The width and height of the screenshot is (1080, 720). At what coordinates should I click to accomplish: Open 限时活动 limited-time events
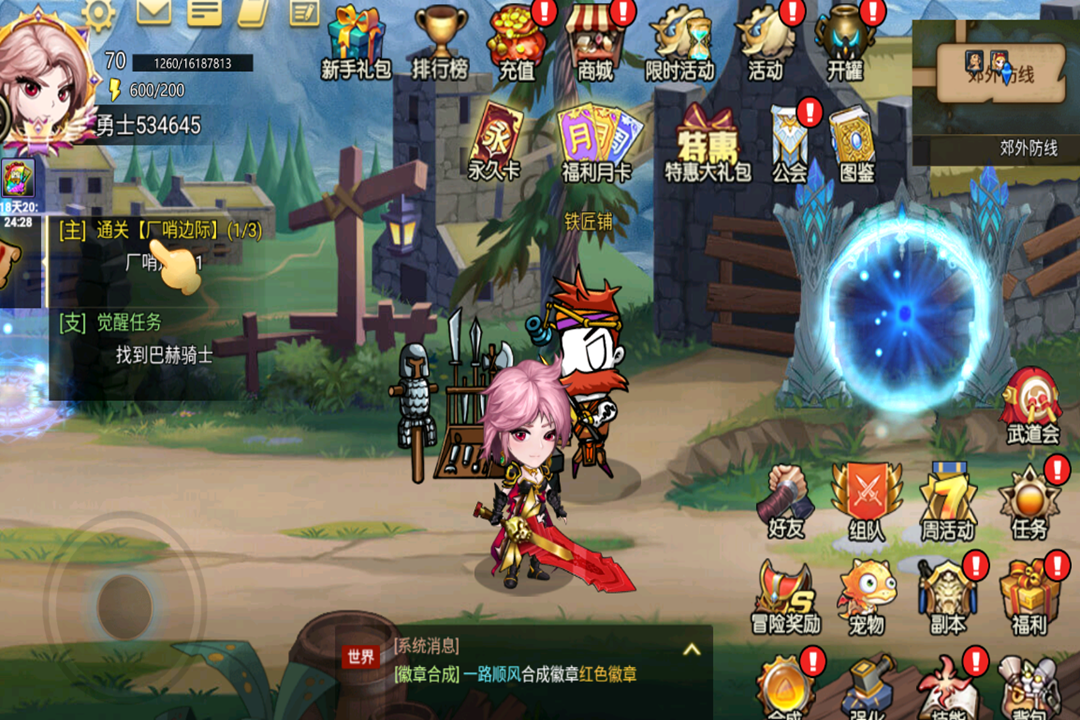click(x=680, y=40)
